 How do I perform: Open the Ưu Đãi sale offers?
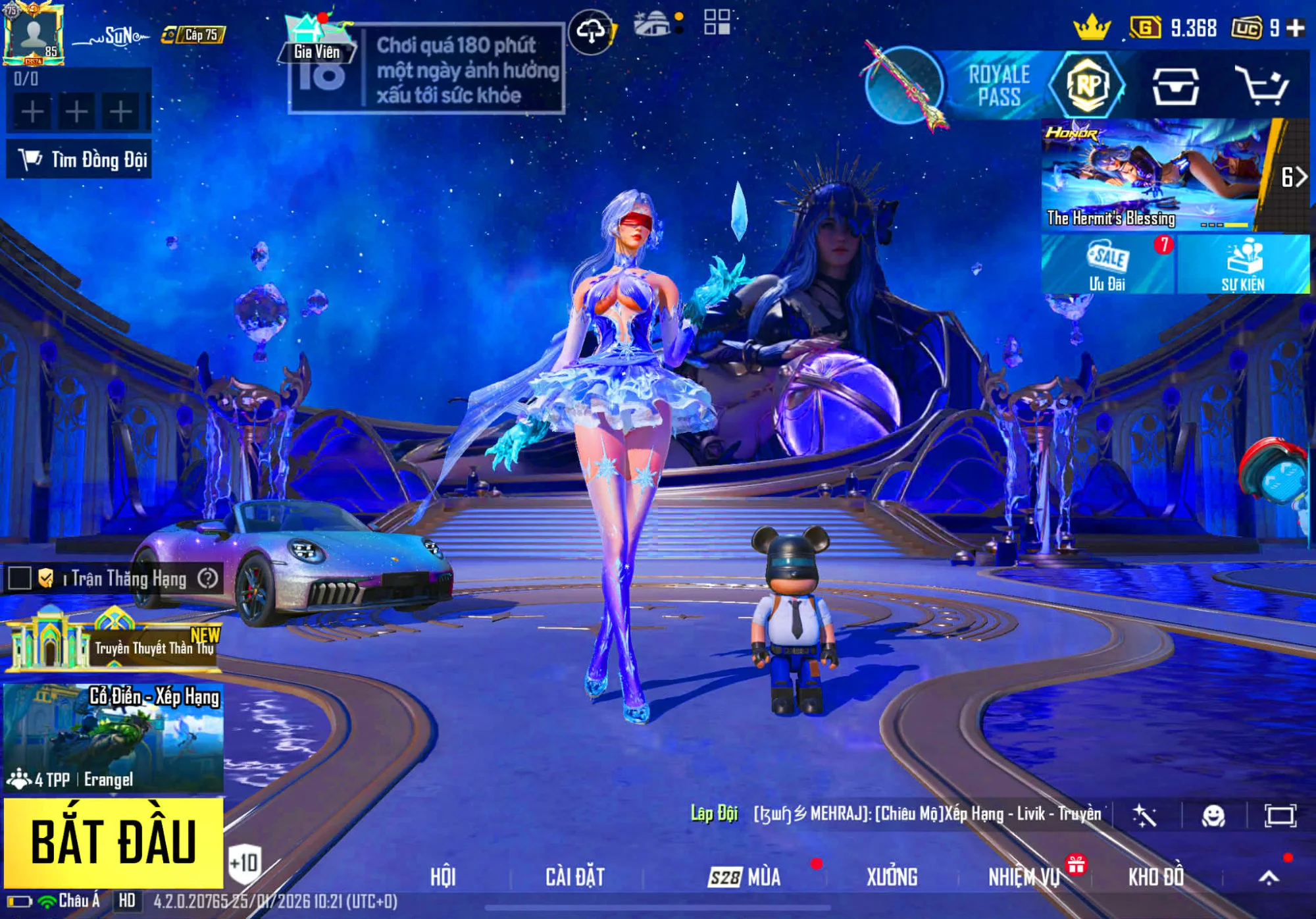[1107, 265]
